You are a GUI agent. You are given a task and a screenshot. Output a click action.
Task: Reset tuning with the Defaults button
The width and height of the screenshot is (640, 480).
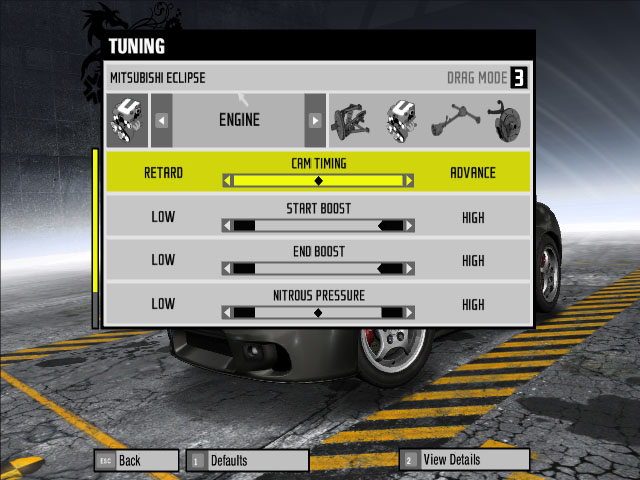click(x=247, y=460)
